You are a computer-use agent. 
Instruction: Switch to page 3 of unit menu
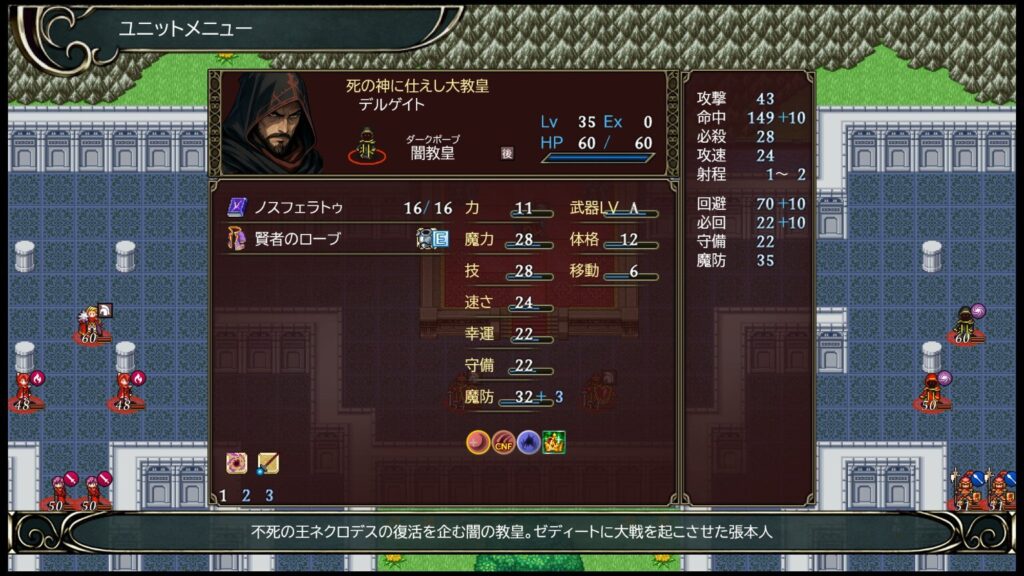269,495
